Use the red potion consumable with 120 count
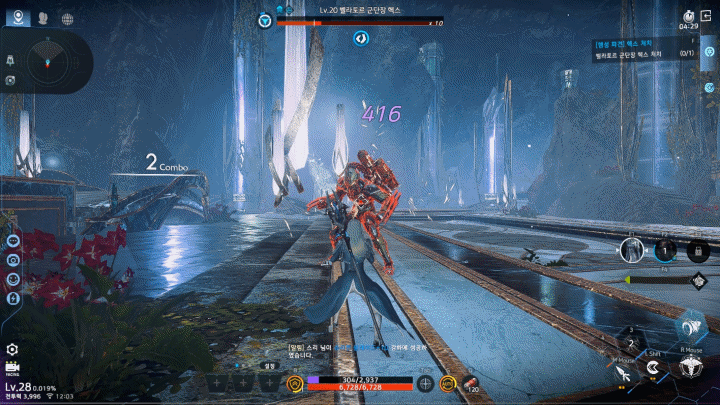The width and height of the screenshot is (720, 405). point(470,383)
